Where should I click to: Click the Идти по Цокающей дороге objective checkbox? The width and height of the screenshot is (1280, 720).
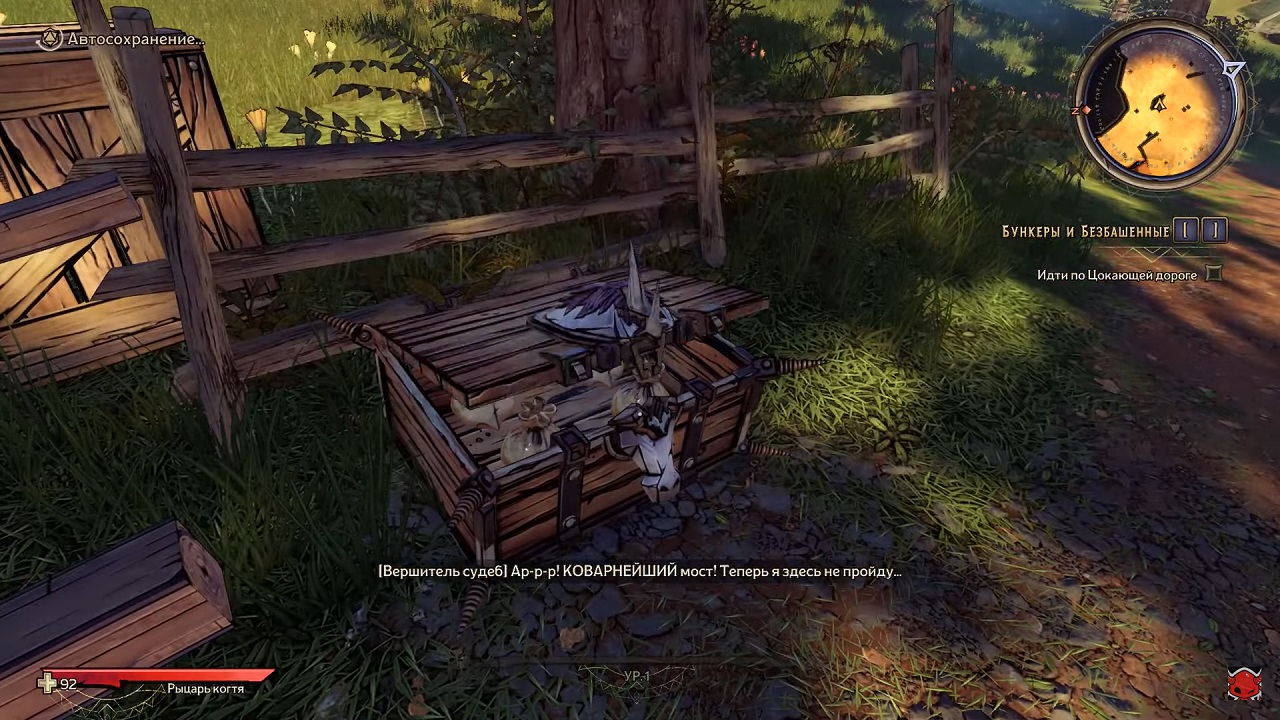point(1214,274)
